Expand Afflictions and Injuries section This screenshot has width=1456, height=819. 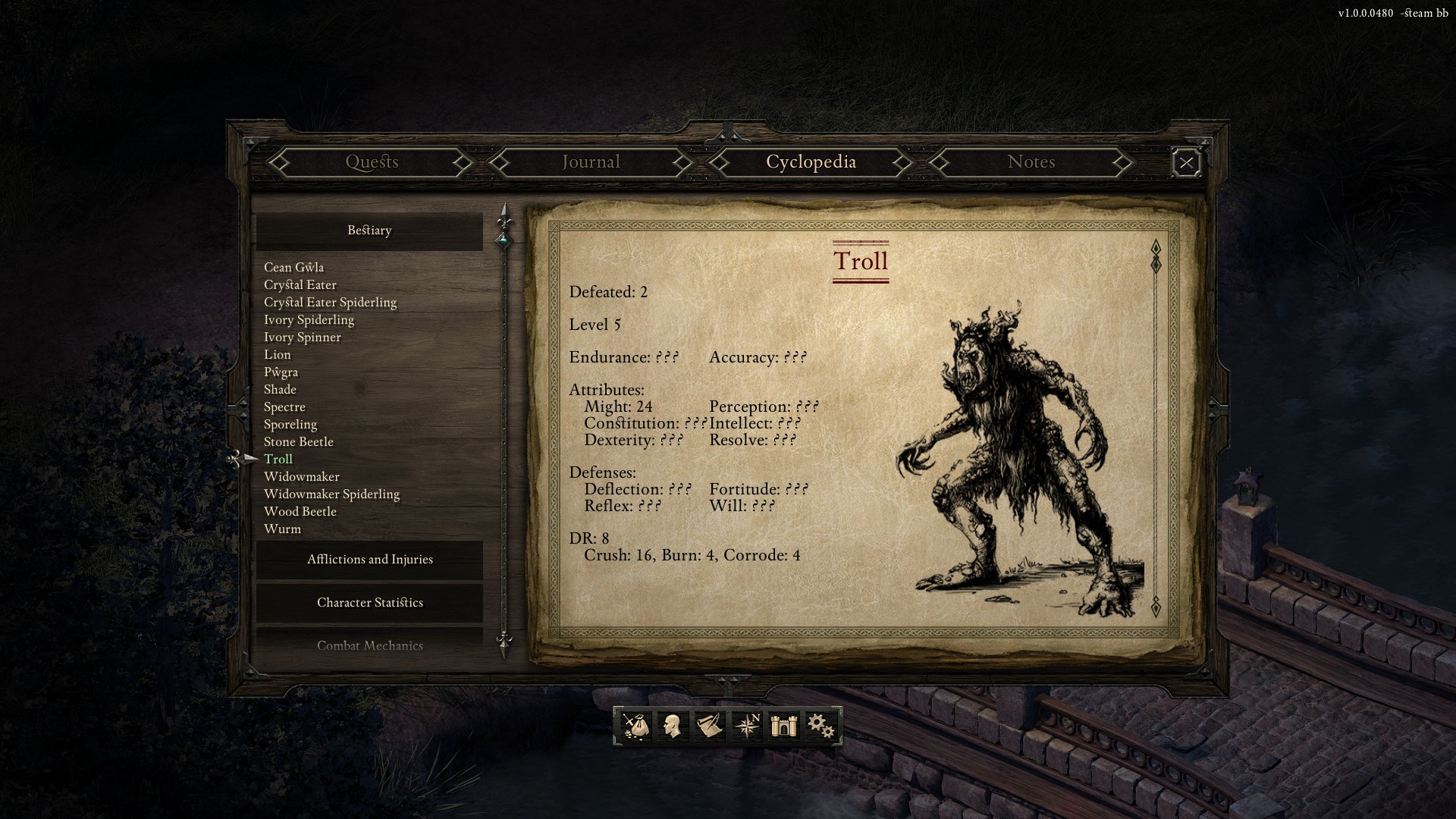click(x=369, y=560)
